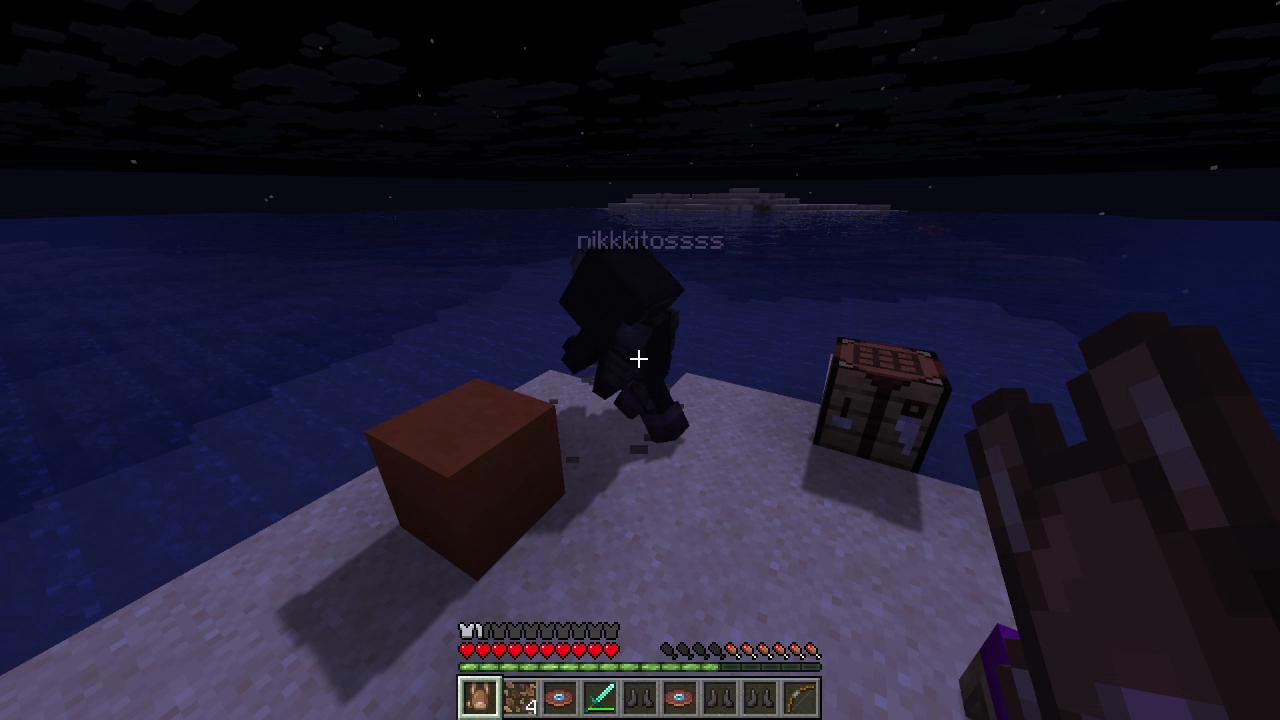This screenshot has height=720, width=1280.
Task: Select the terracotta block in hotbar slot 1
Action: [x=478, y=697]
